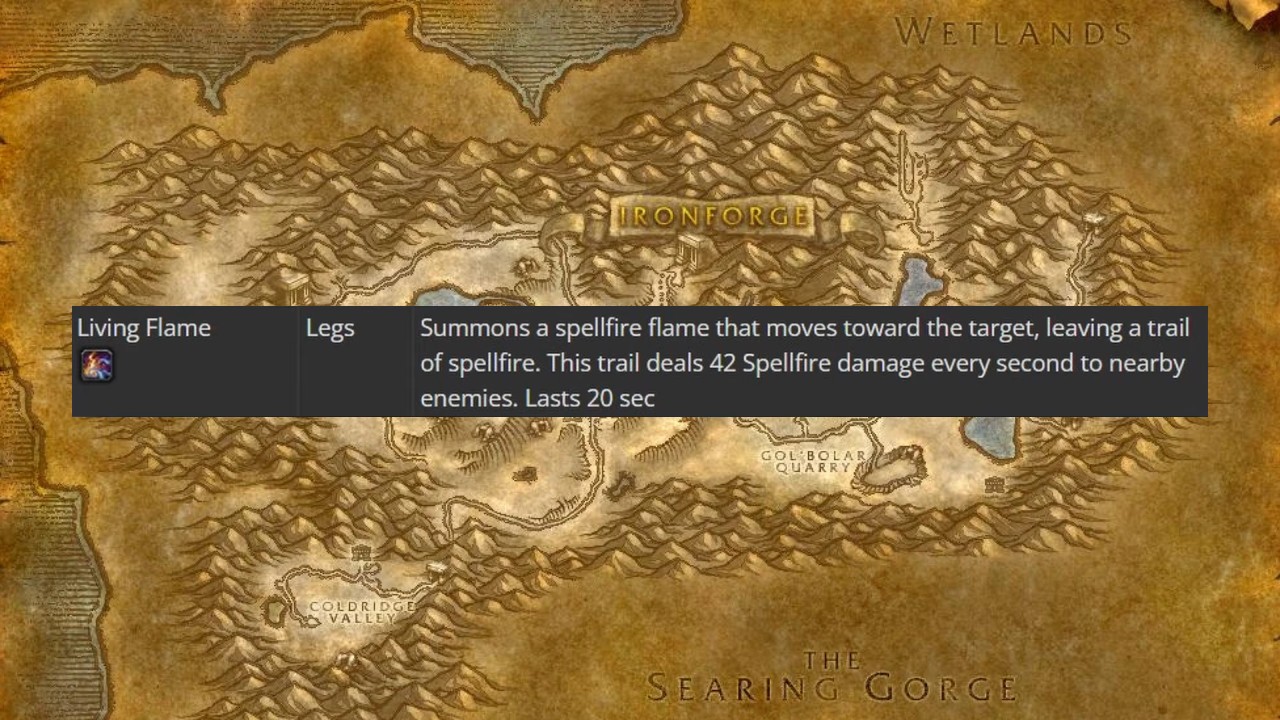Click the gate structure icon west of Ironforge
Screen dimensions: 1280x720
point(297,288)
